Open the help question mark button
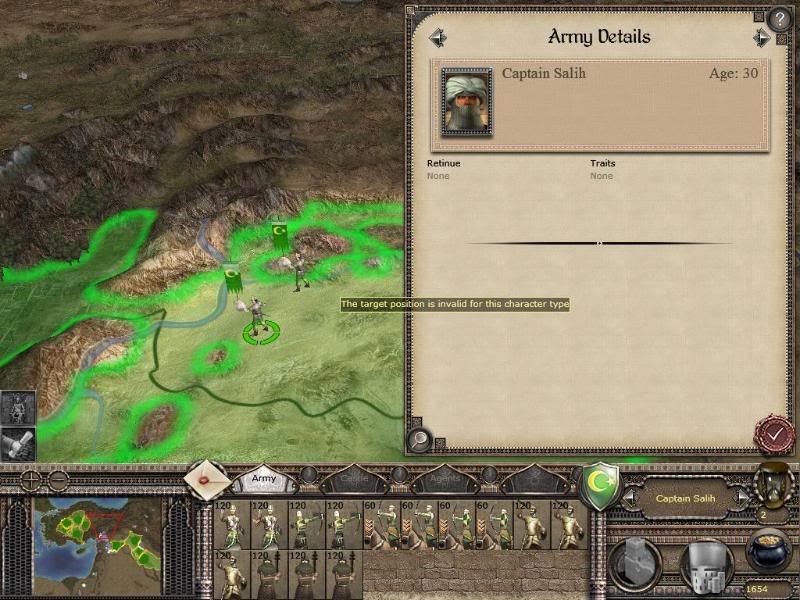Image resolution: width=800 pixels, height=600 pixels. (780, 19)
